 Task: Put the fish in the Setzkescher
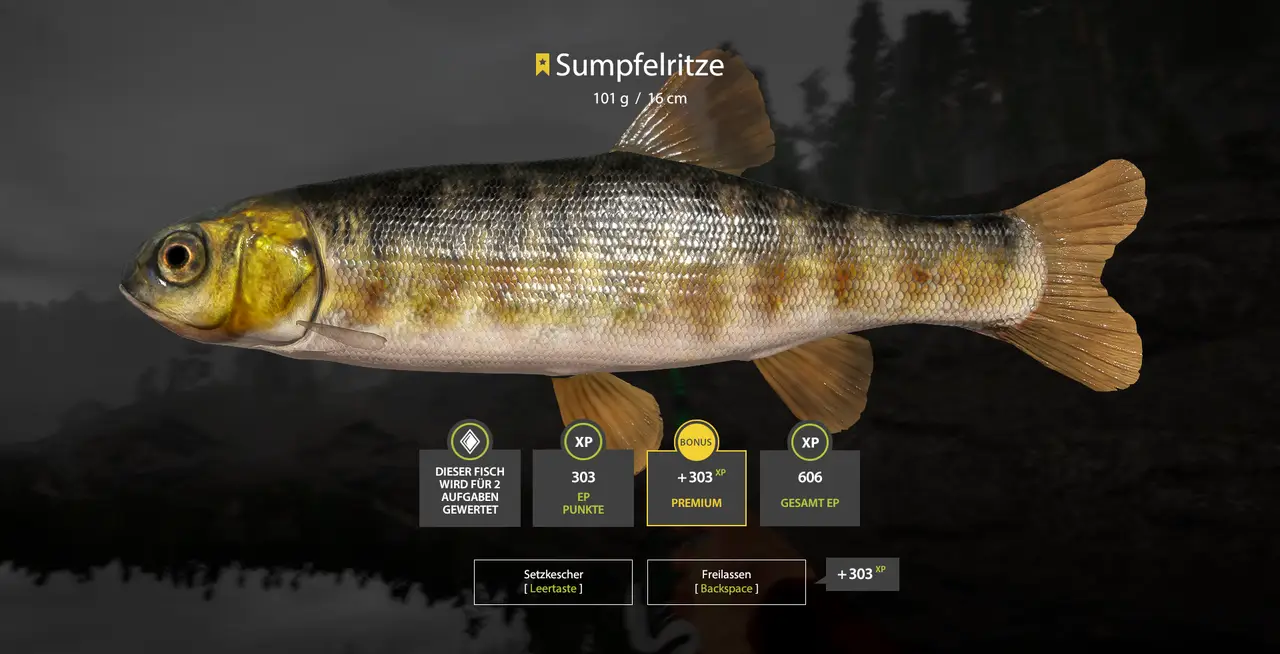point(553,582)
